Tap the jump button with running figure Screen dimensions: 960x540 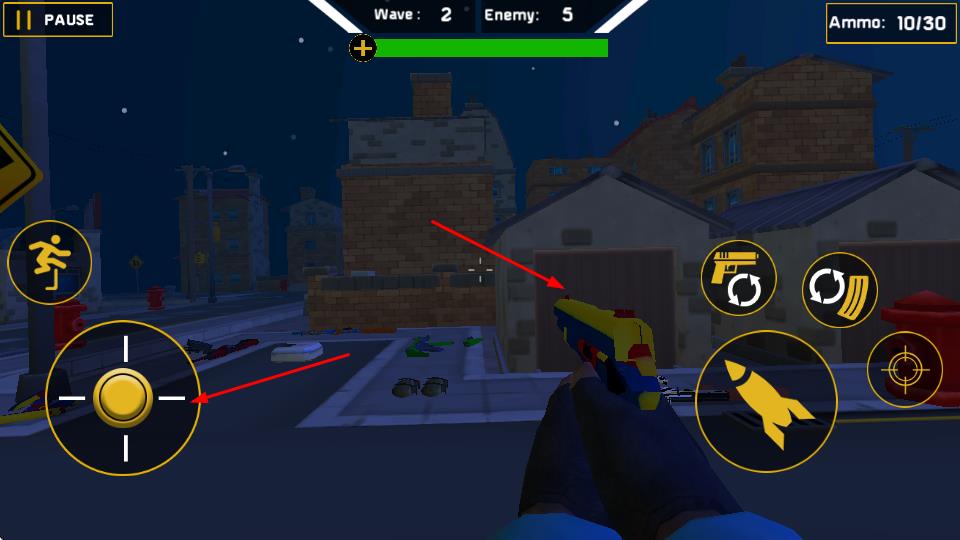(50, 263)
